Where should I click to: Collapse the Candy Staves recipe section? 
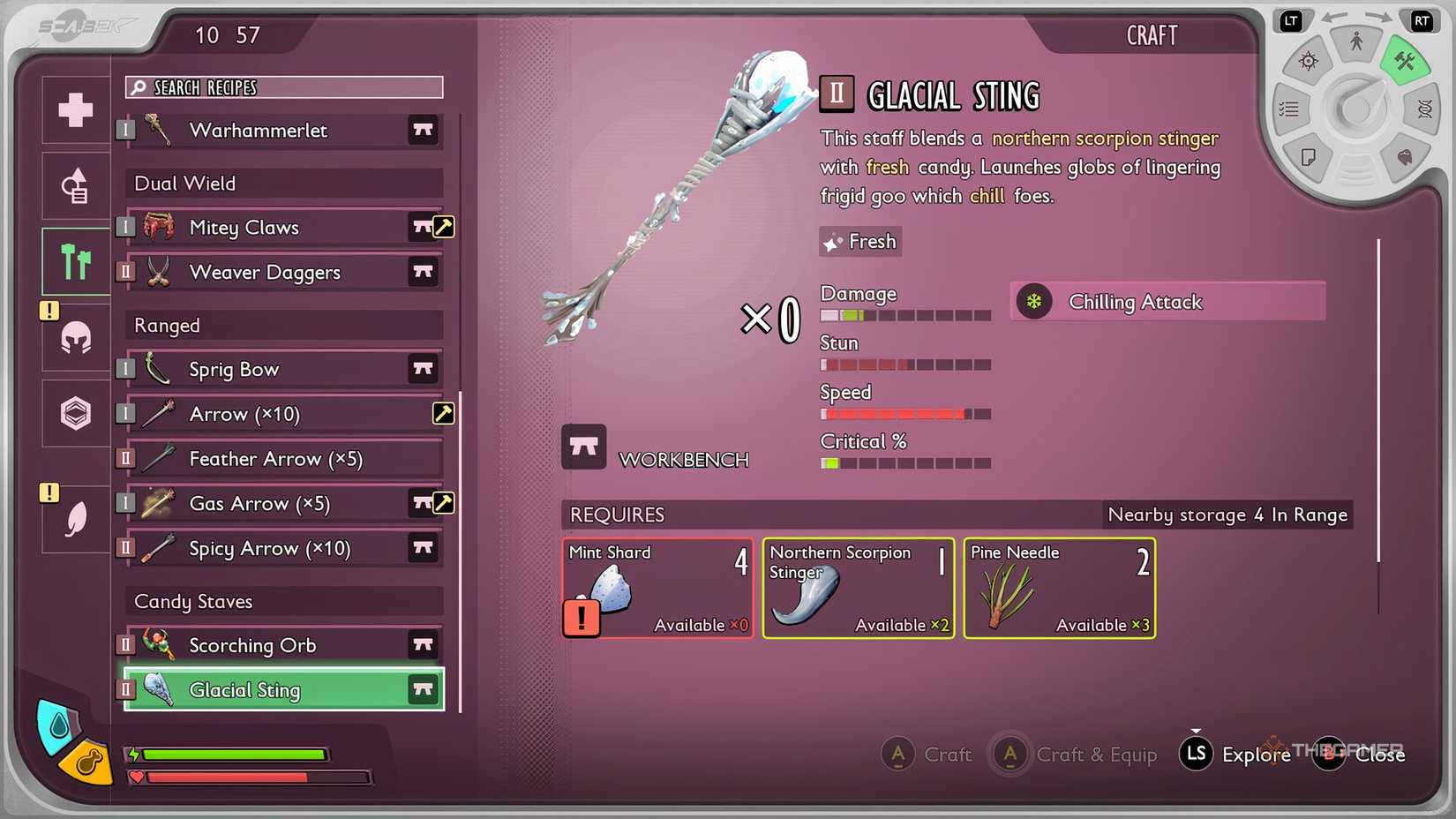tap(282, 601)
